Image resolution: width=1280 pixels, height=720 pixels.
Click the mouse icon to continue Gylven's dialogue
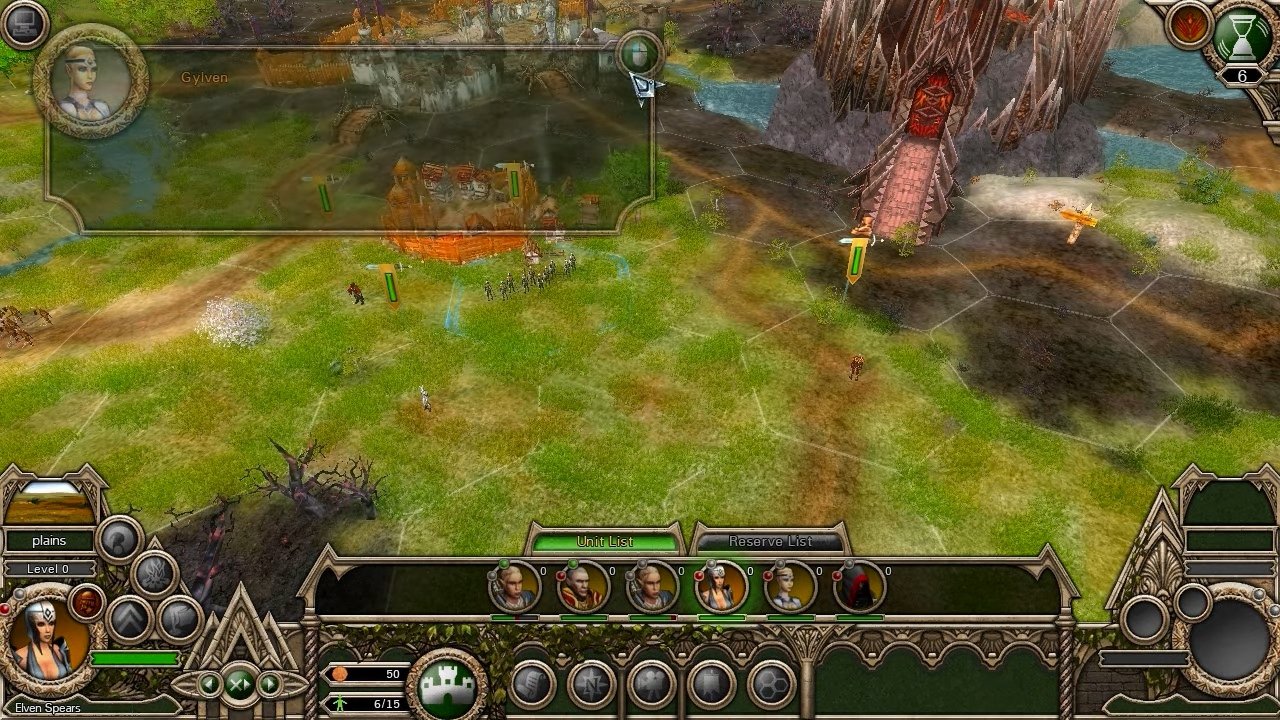tap(638, 52)
